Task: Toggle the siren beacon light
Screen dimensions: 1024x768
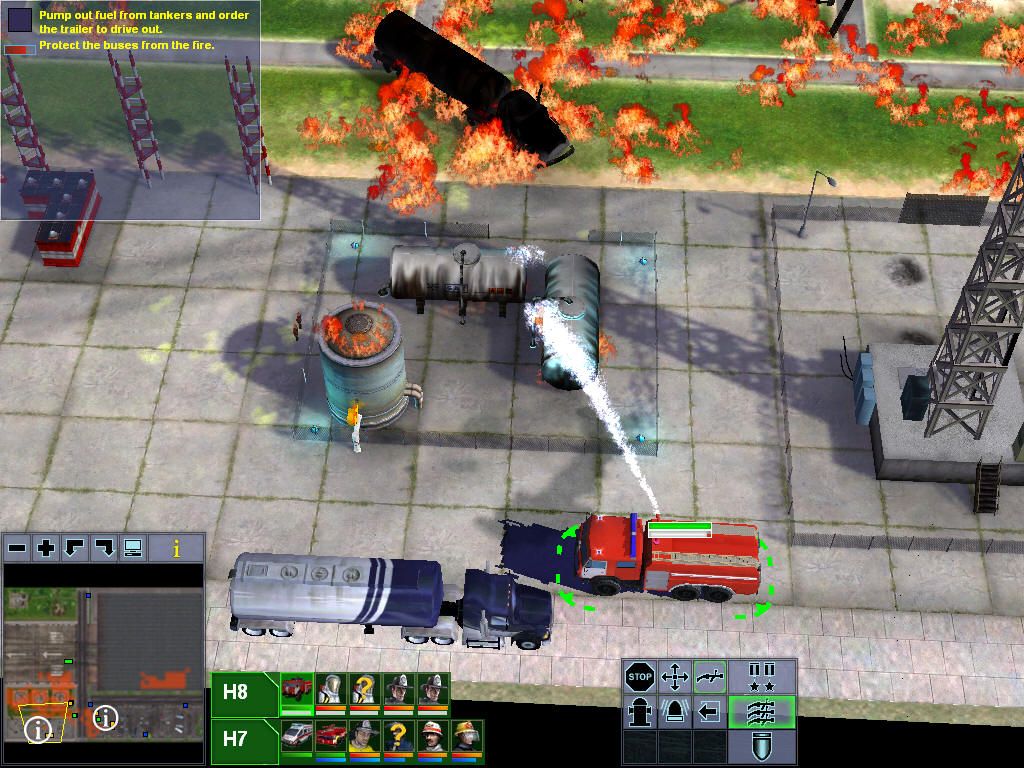Action: pyautogui.click(x=675, y=712)
